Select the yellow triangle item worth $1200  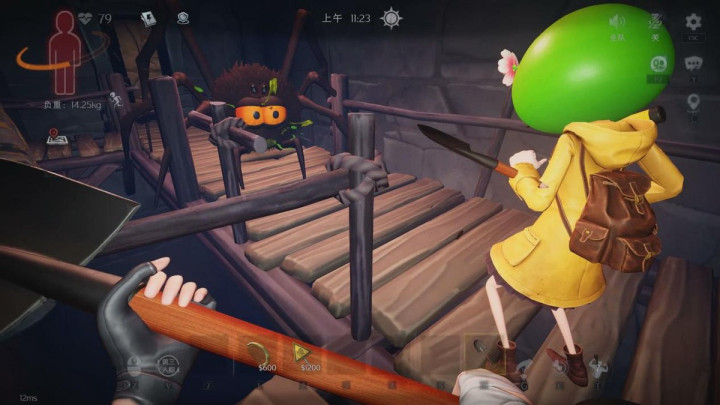(301, 353)
